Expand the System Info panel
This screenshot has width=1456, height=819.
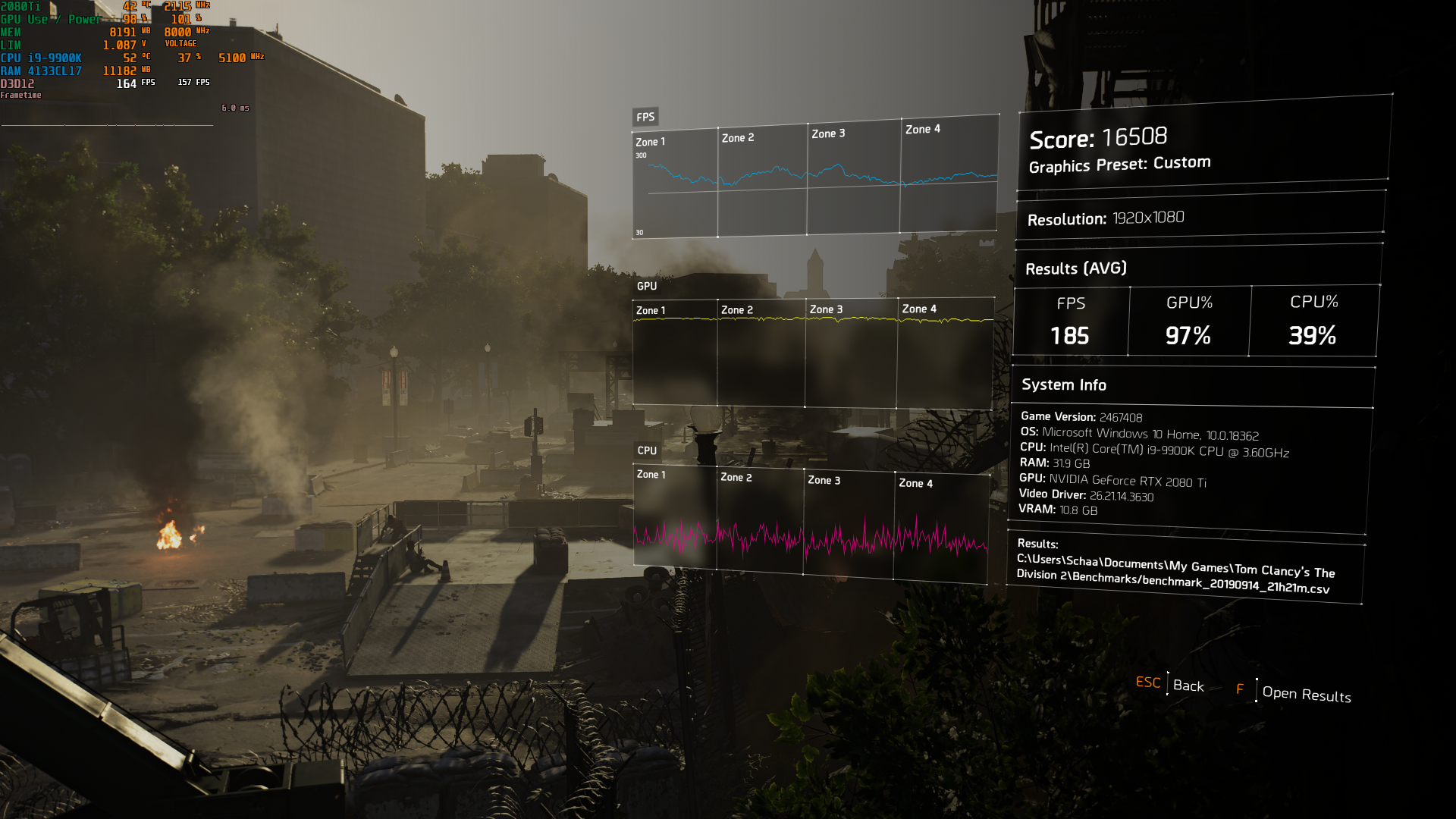coord(1063,384)
